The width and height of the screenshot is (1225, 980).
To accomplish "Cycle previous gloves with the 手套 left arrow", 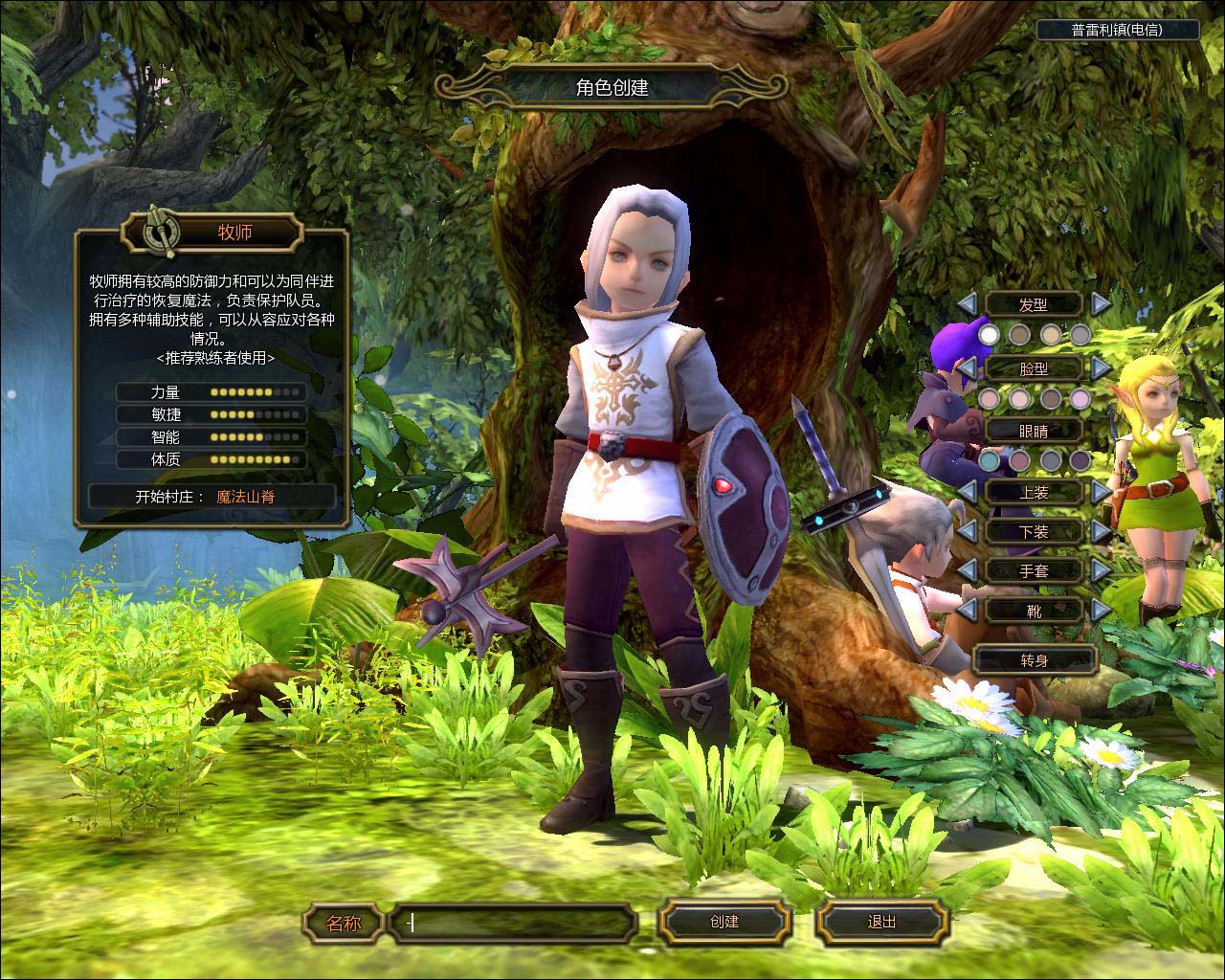I will pyautogui.click(x=968, y=570).
